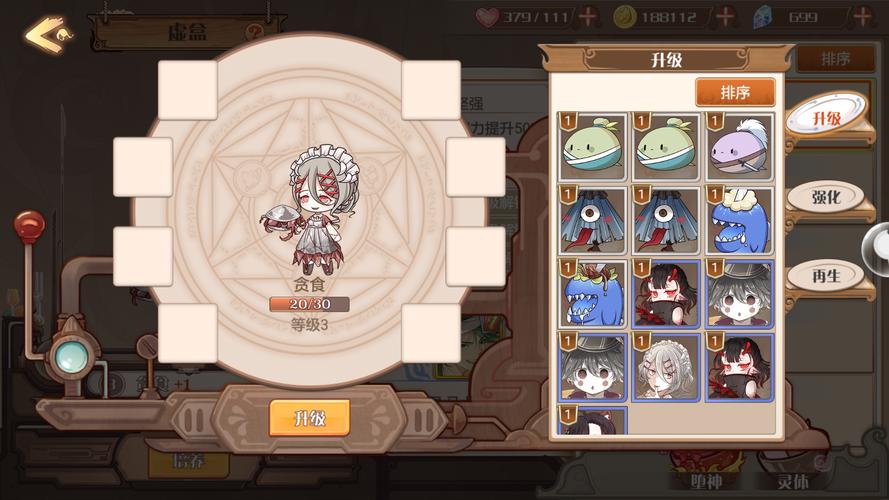The height and width of the screenshot is (500, 889).
Task: Open the 再生 rebirth tab
Action: coord(826,273)
